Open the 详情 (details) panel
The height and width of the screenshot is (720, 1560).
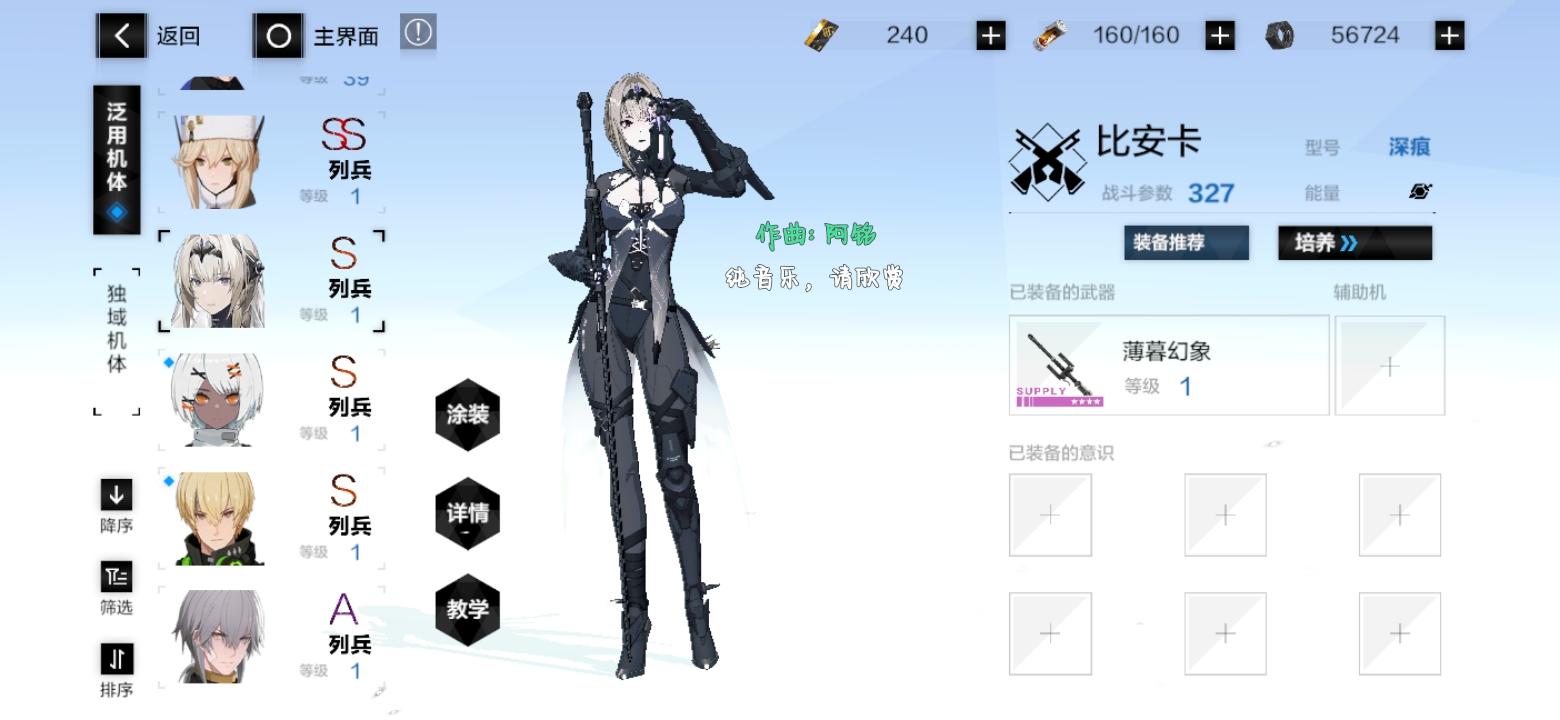click(467, 513)
